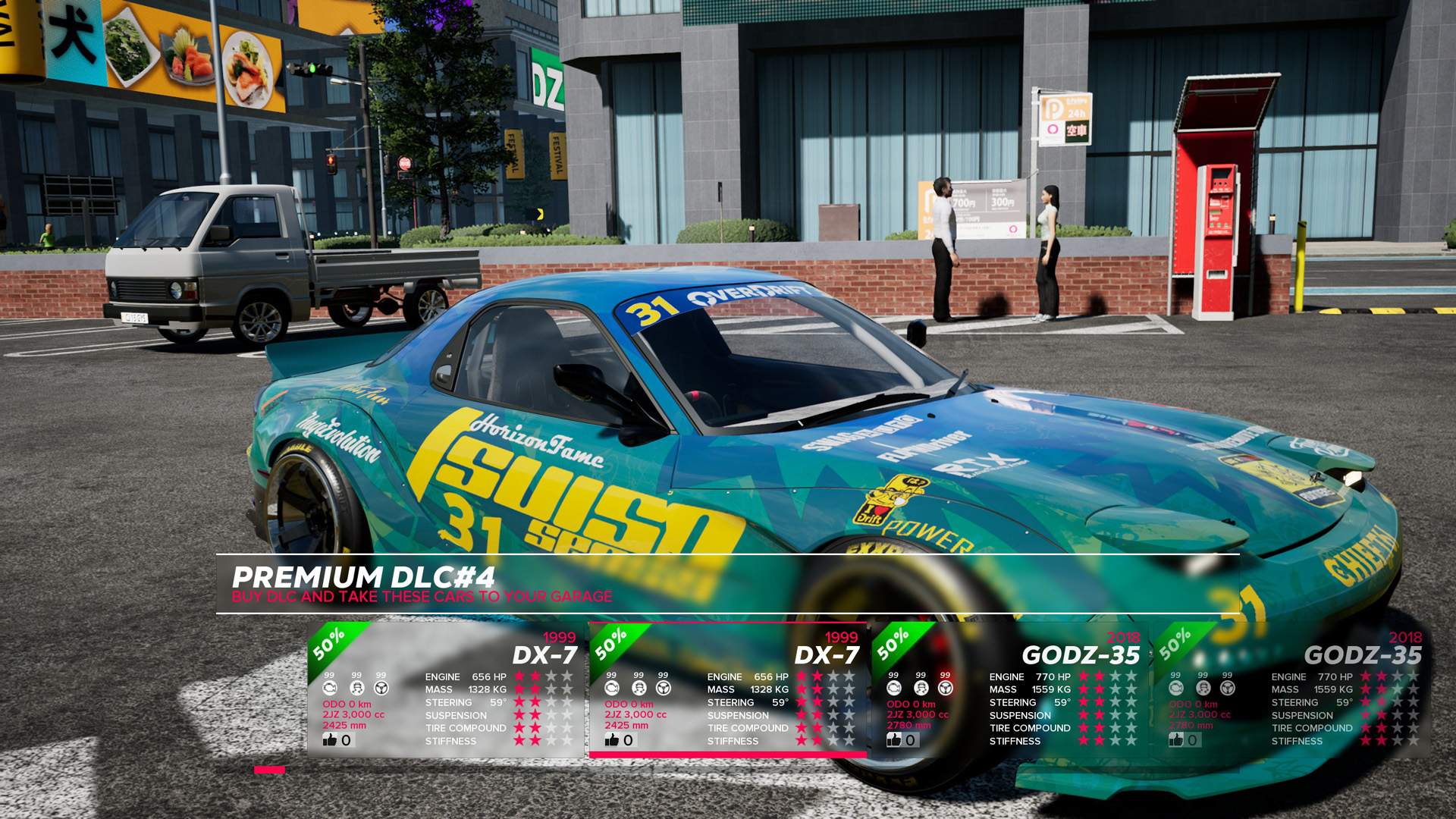The width and height of the screenshot is (1456, 819).
Task: Select the steering wheel icon on the first GODZ-35 card
Action: [946, 686]
